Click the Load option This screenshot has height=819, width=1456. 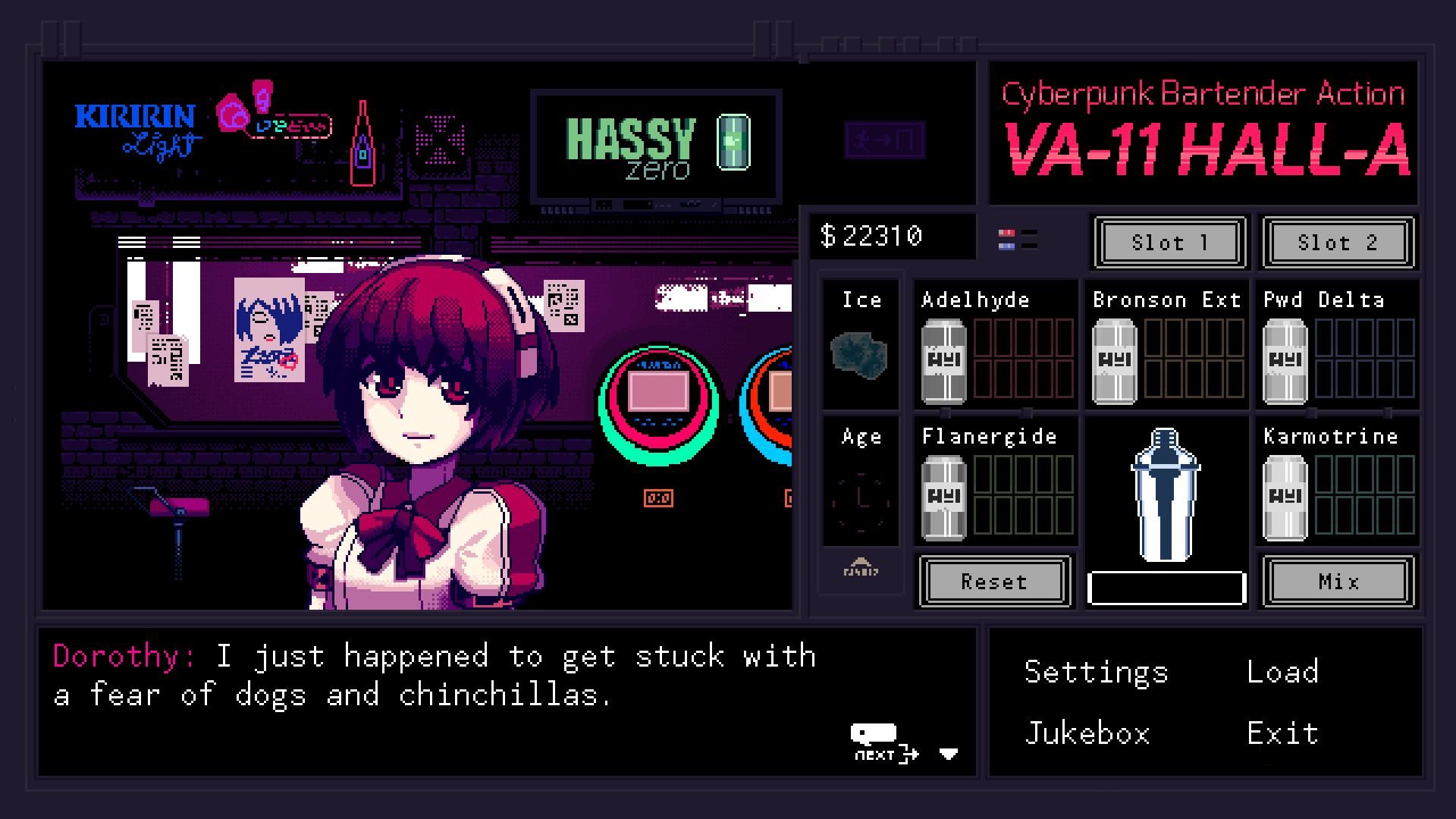(1282, 670)
